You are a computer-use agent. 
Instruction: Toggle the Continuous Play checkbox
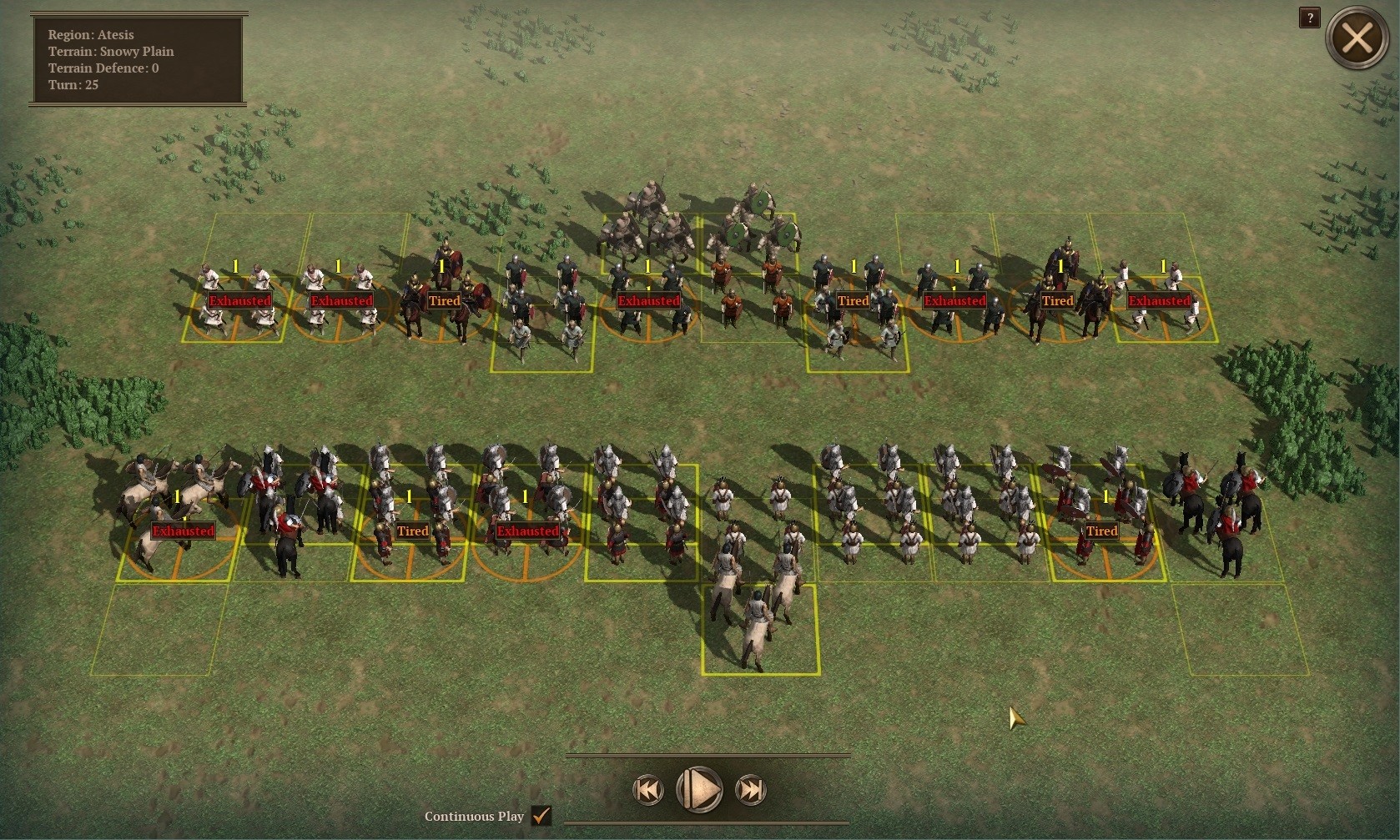pos(541,815)
